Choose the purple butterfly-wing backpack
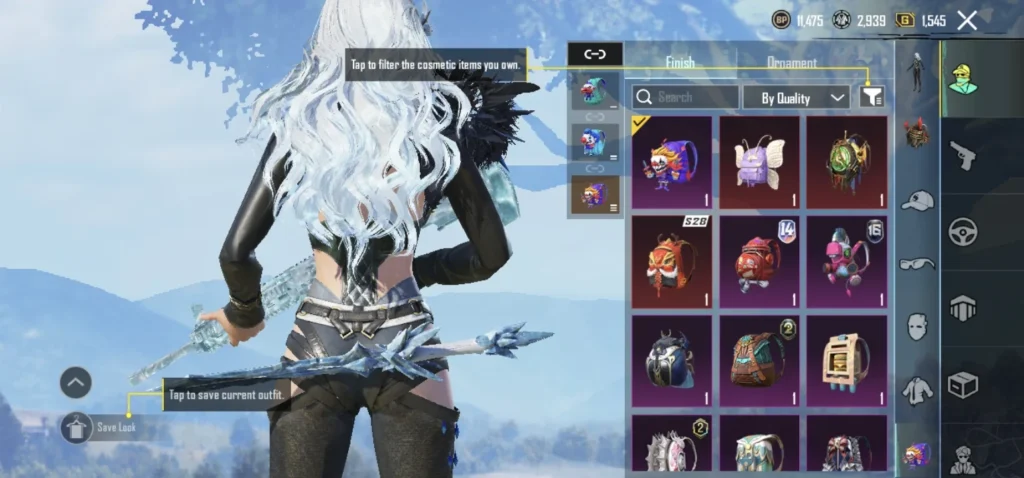1024x478 pixels. coord(759,162)
